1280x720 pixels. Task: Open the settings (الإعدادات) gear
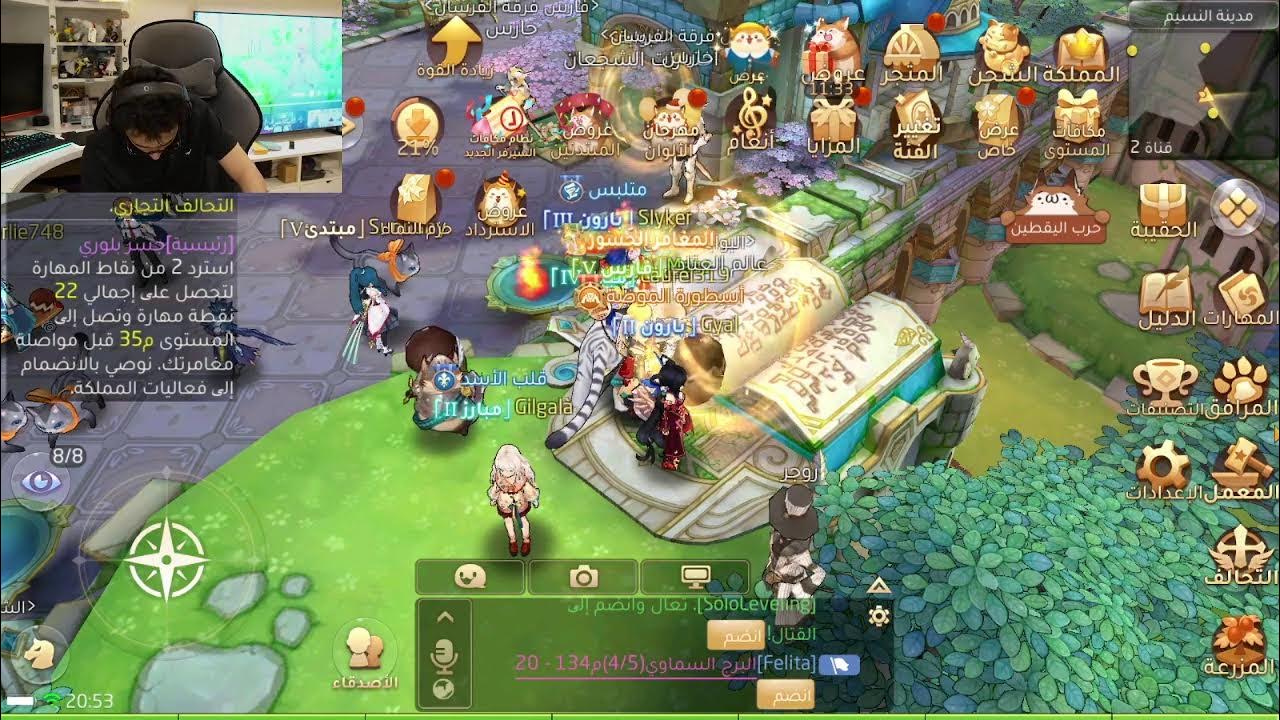[x=1163, y=468]
